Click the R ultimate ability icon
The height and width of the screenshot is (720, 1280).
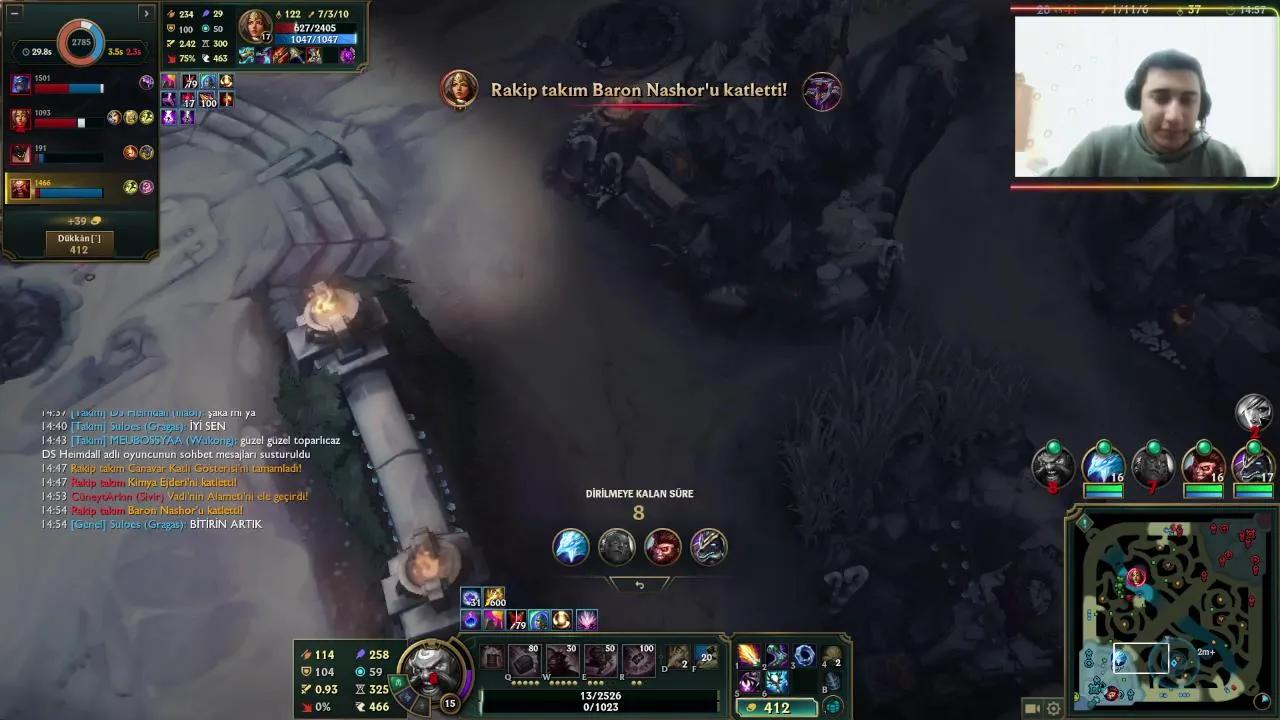(638, 658)
